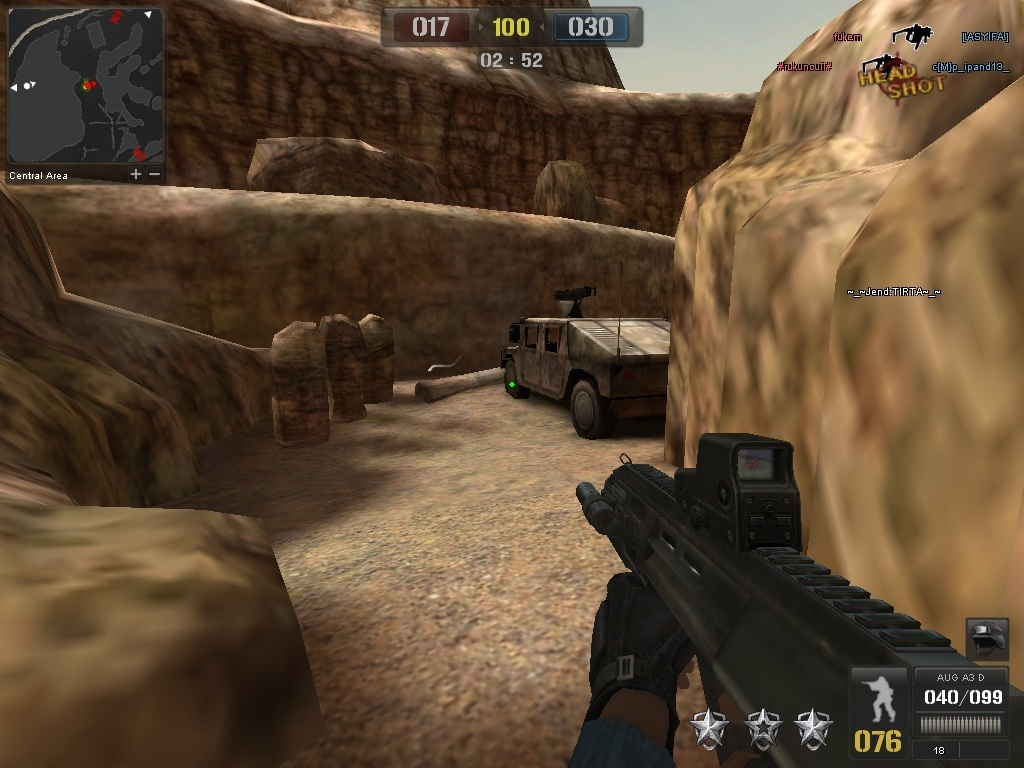Zoom out the minimap with minus button
The width and height of the screenshot is (1024, 768).
[x=154, y=175]
